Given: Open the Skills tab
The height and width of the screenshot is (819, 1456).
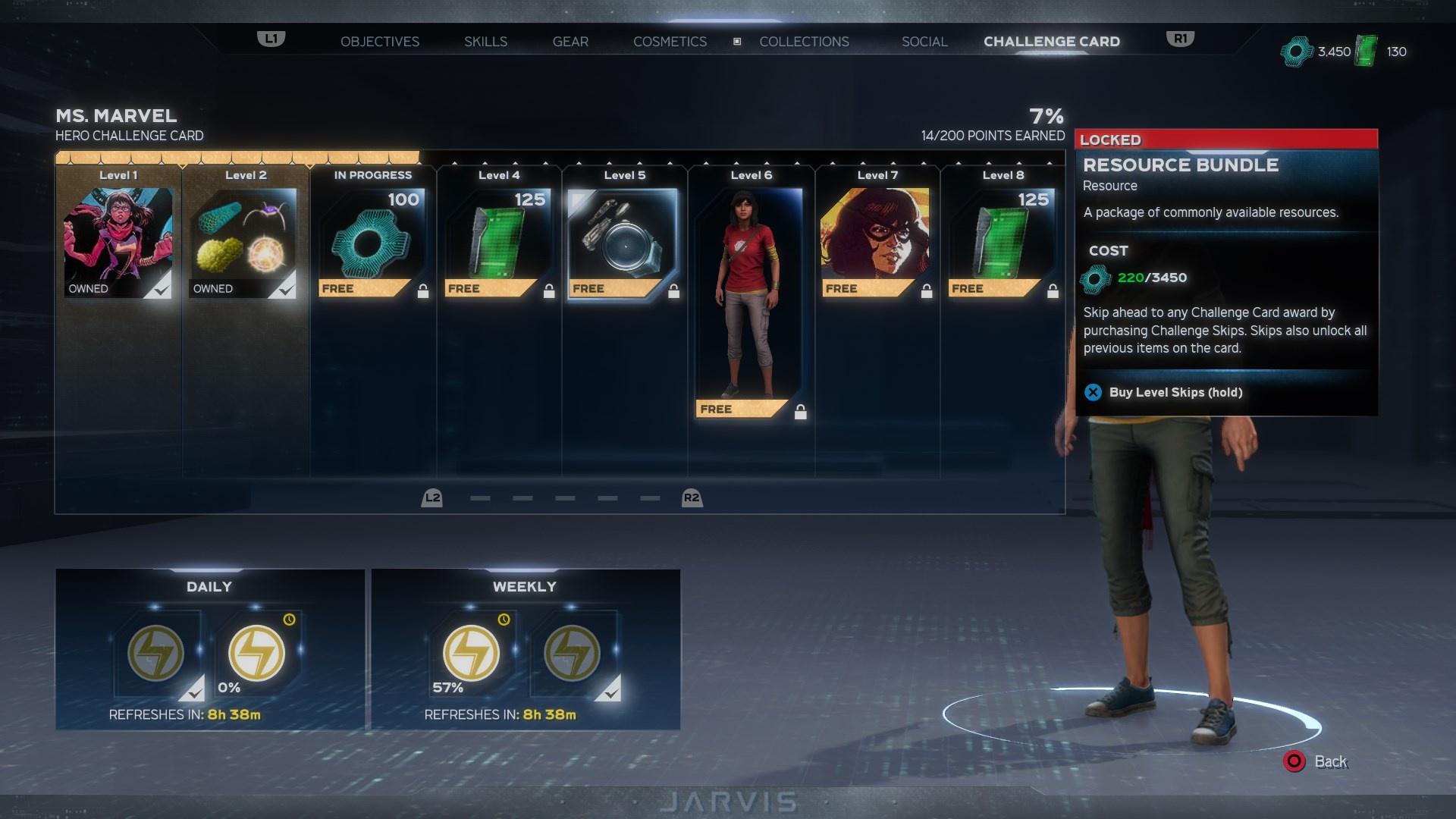Looking at the screenshot, I should (x=485, y=42).
